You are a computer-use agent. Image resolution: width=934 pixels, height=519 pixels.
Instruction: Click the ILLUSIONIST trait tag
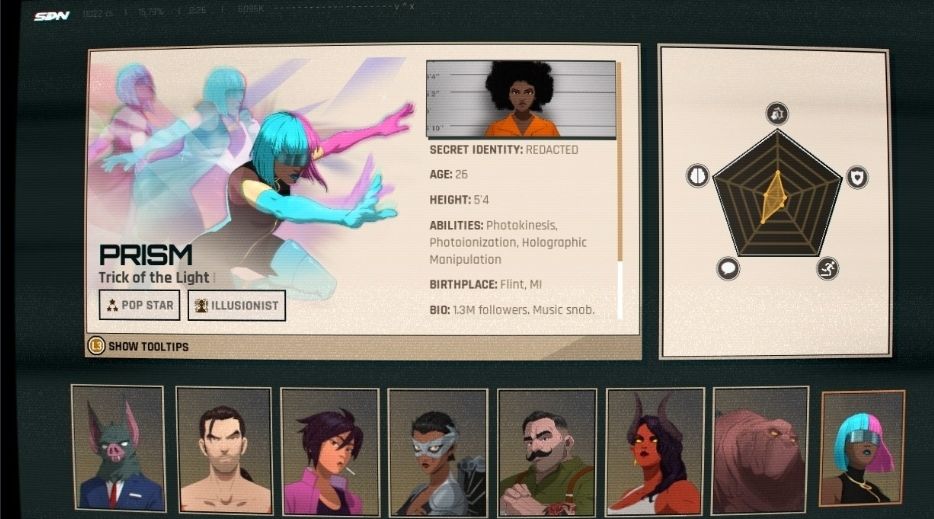(237, 305)
